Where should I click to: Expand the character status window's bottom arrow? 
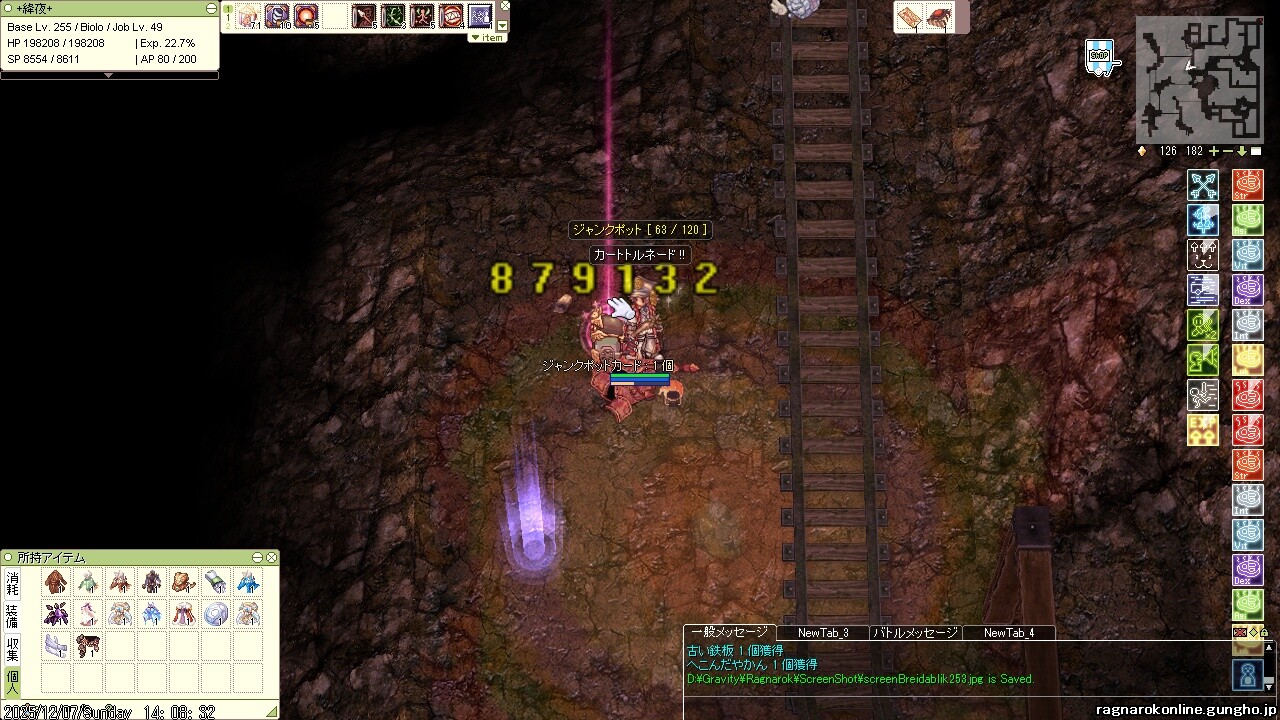pyautogui.click(x=109, y=75)
